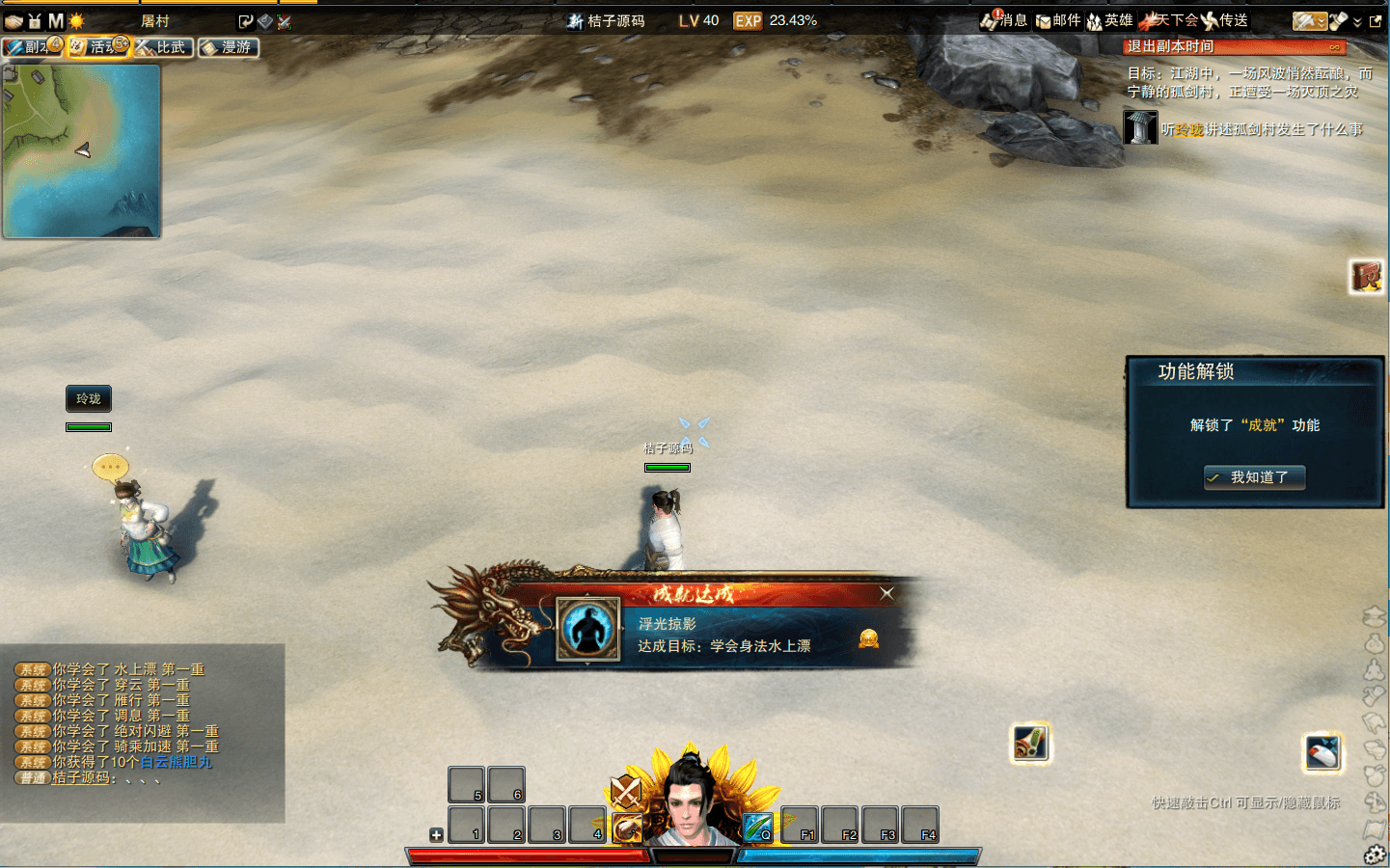Activate the green feather Q skill
Screen dimensions: 1390x868
[757, 827]
